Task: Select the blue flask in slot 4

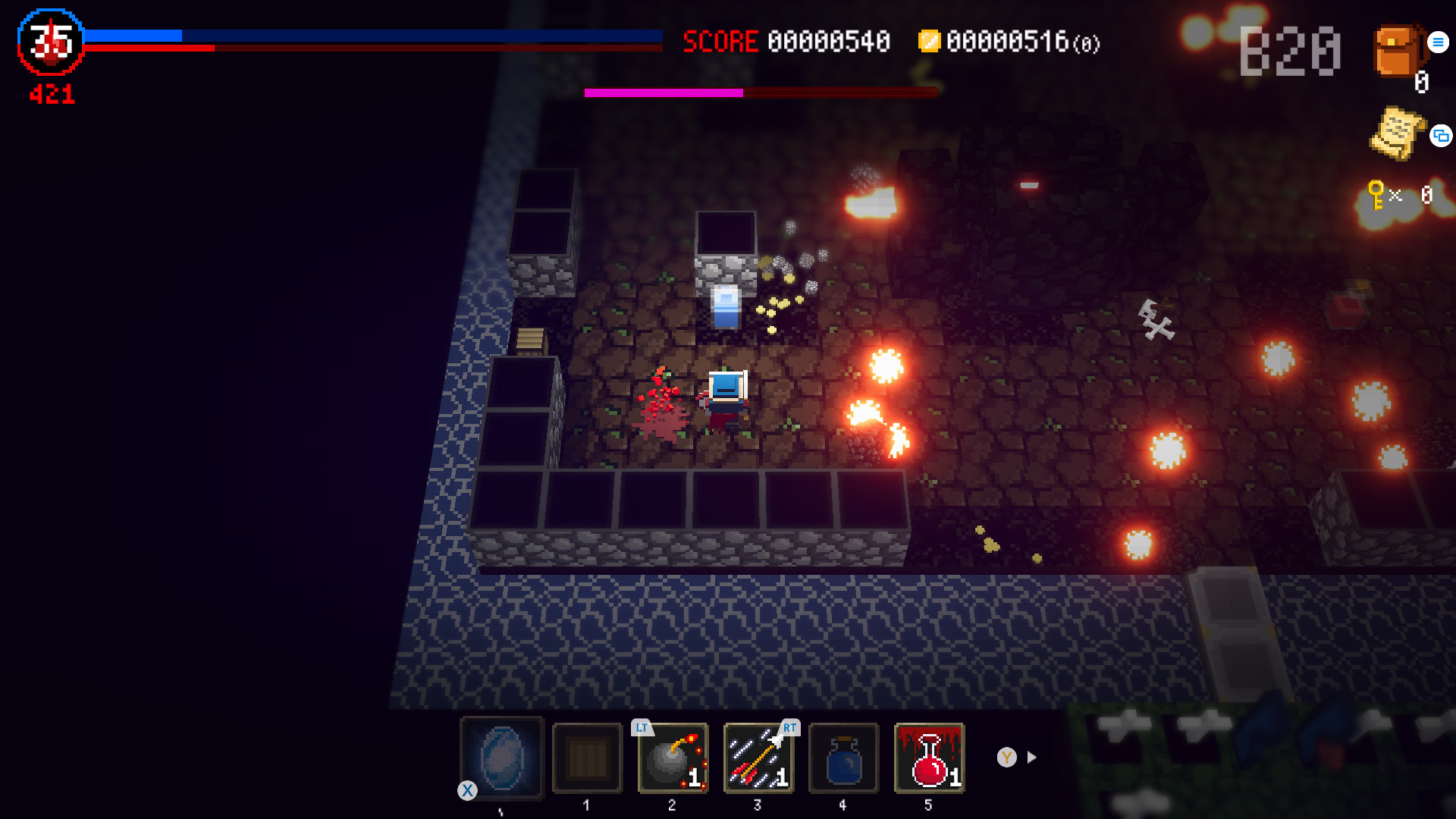Action: pyautogui.click(x=843, y=758)
